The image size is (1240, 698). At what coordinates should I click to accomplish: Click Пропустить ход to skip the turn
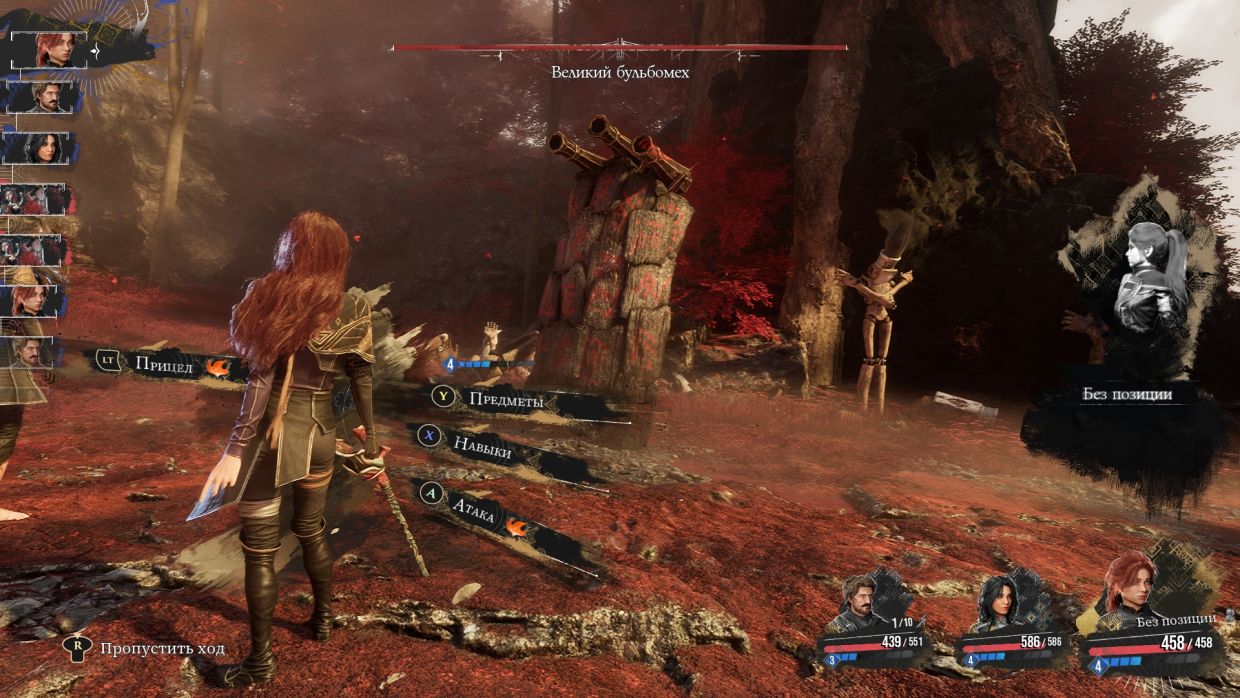162,648
